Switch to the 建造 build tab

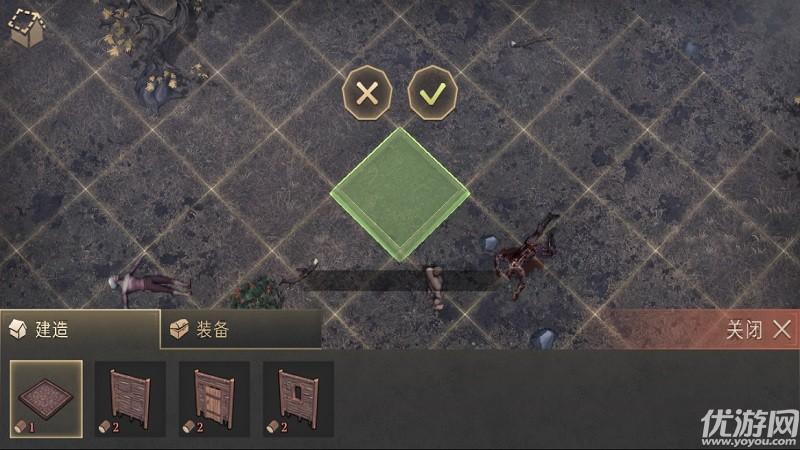[80, 329]
